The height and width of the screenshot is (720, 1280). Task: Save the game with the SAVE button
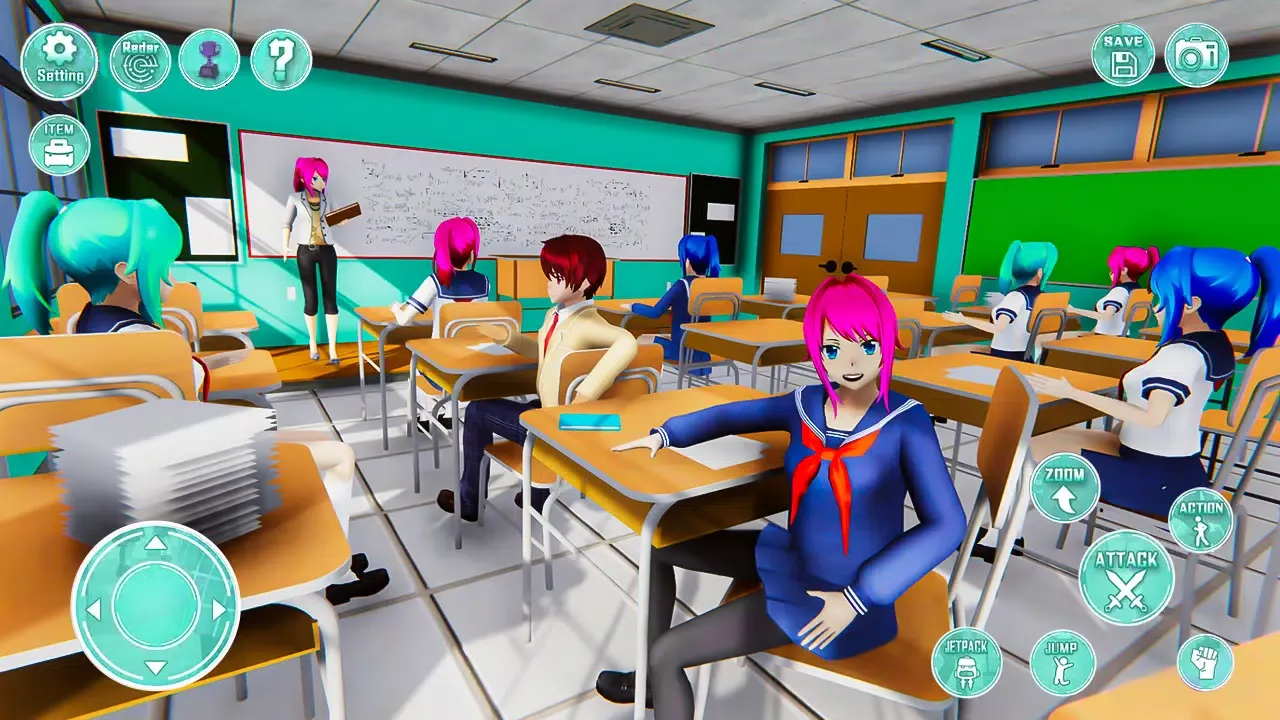pos(1123,55)
